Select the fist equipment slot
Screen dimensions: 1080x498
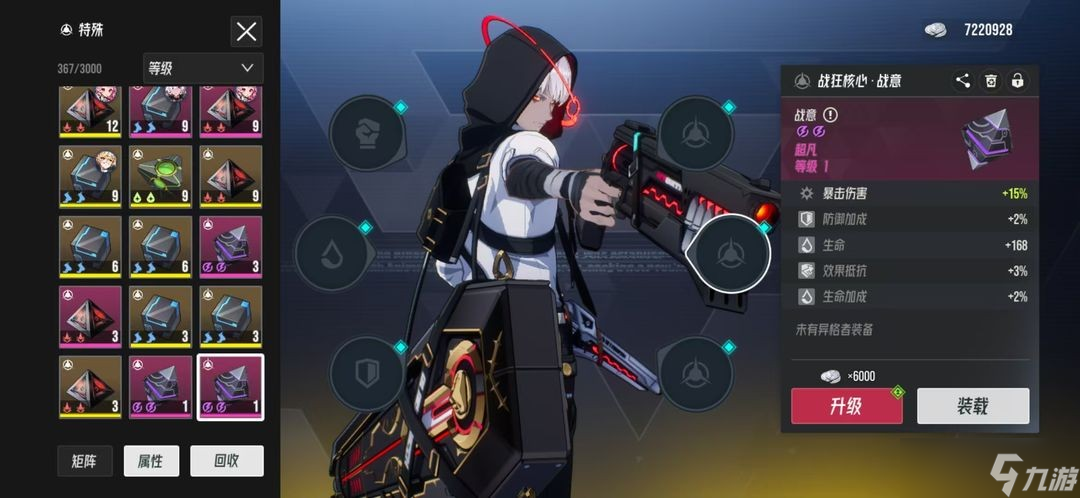tap(367, 133)
